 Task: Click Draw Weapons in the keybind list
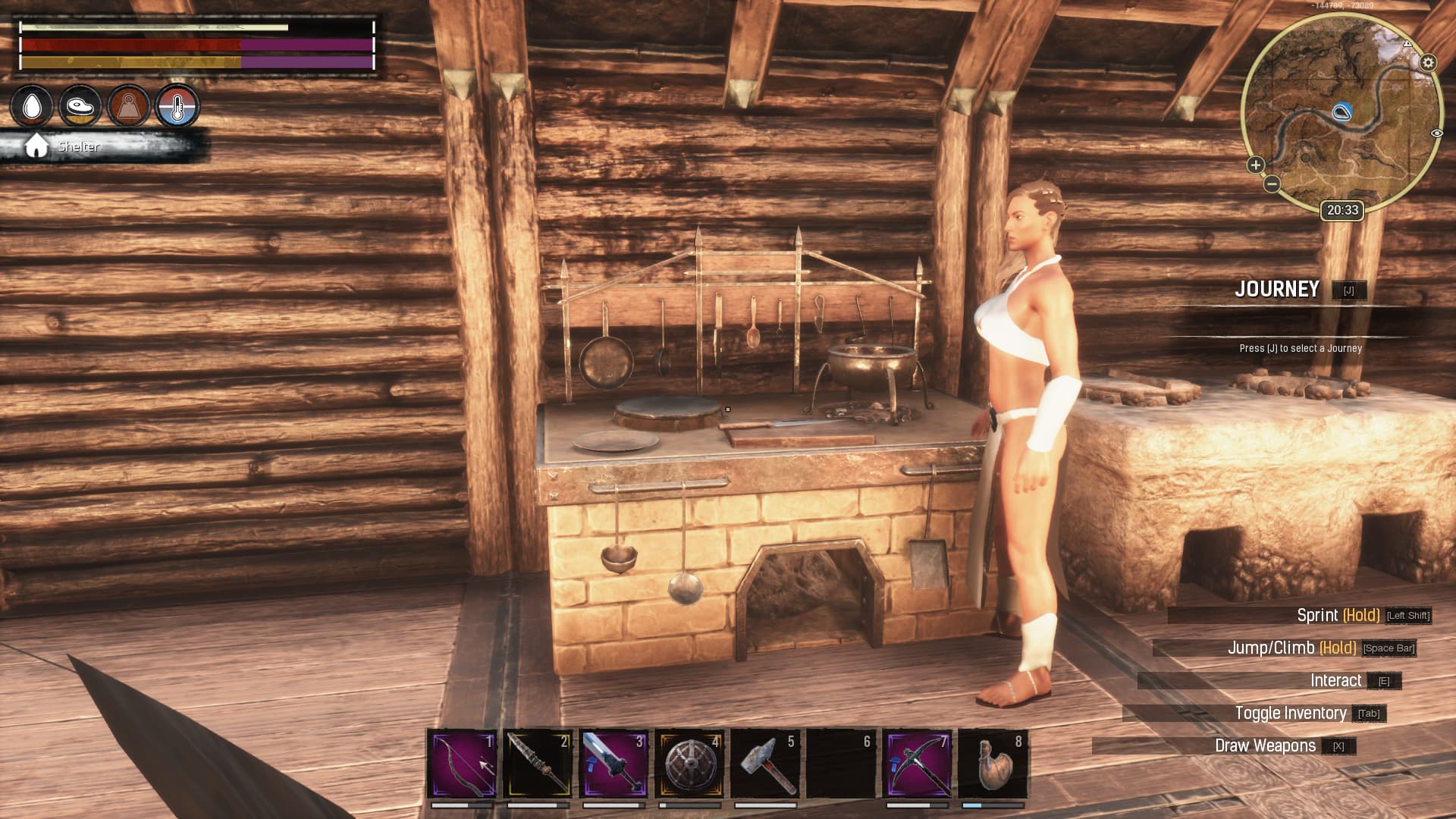point(1265,745)
